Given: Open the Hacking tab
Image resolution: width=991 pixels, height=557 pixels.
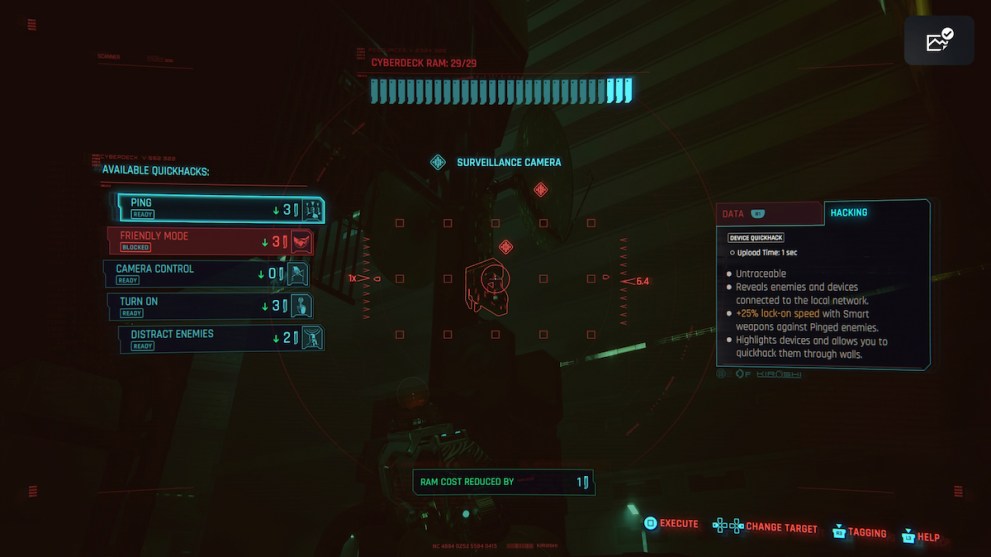Looking at the screenshot, I should 873,213.
